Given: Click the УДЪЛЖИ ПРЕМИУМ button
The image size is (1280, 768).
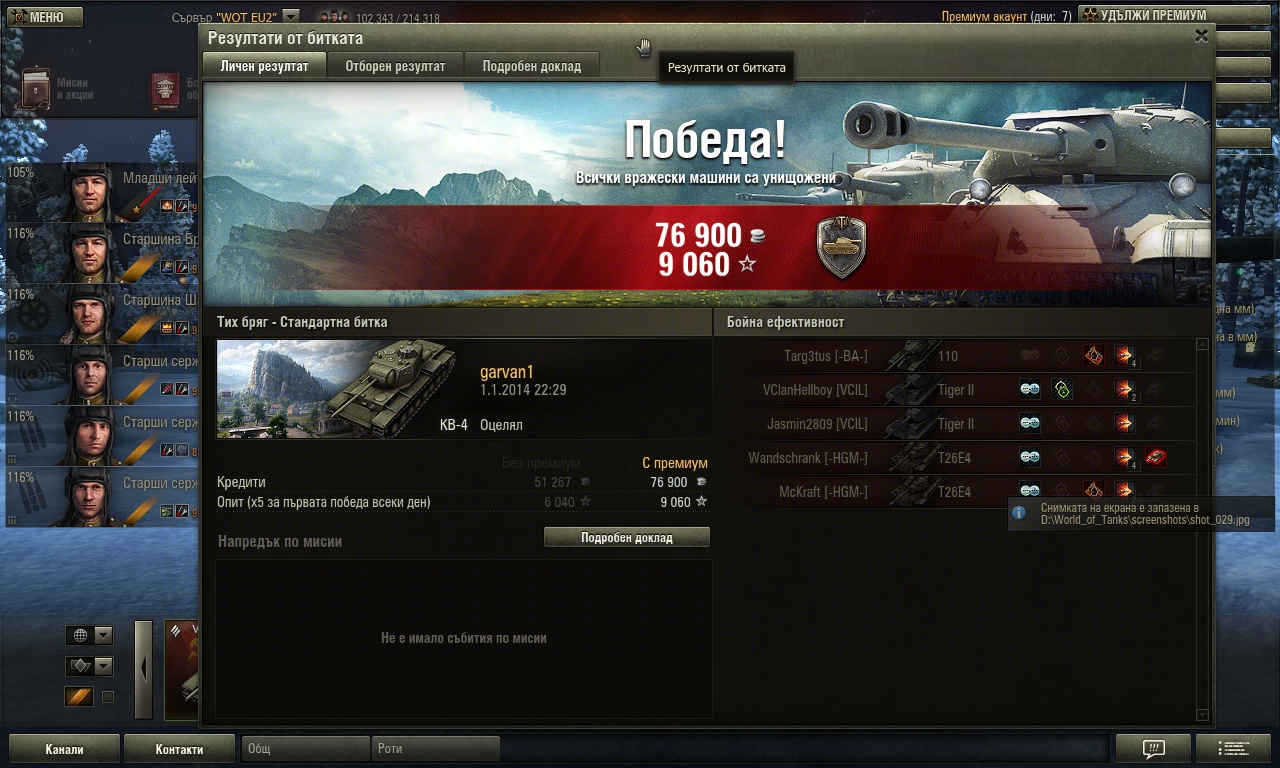Looking at the screenshot, I should [1143, 16].
